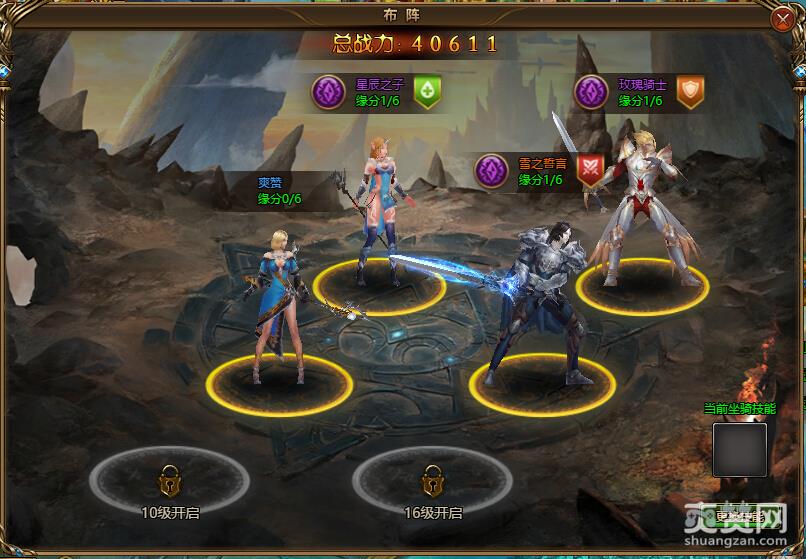The image size is (806, 559).
Task: Click the orange shield badge of 玫瑰骑士
Action: coord(691,92)
